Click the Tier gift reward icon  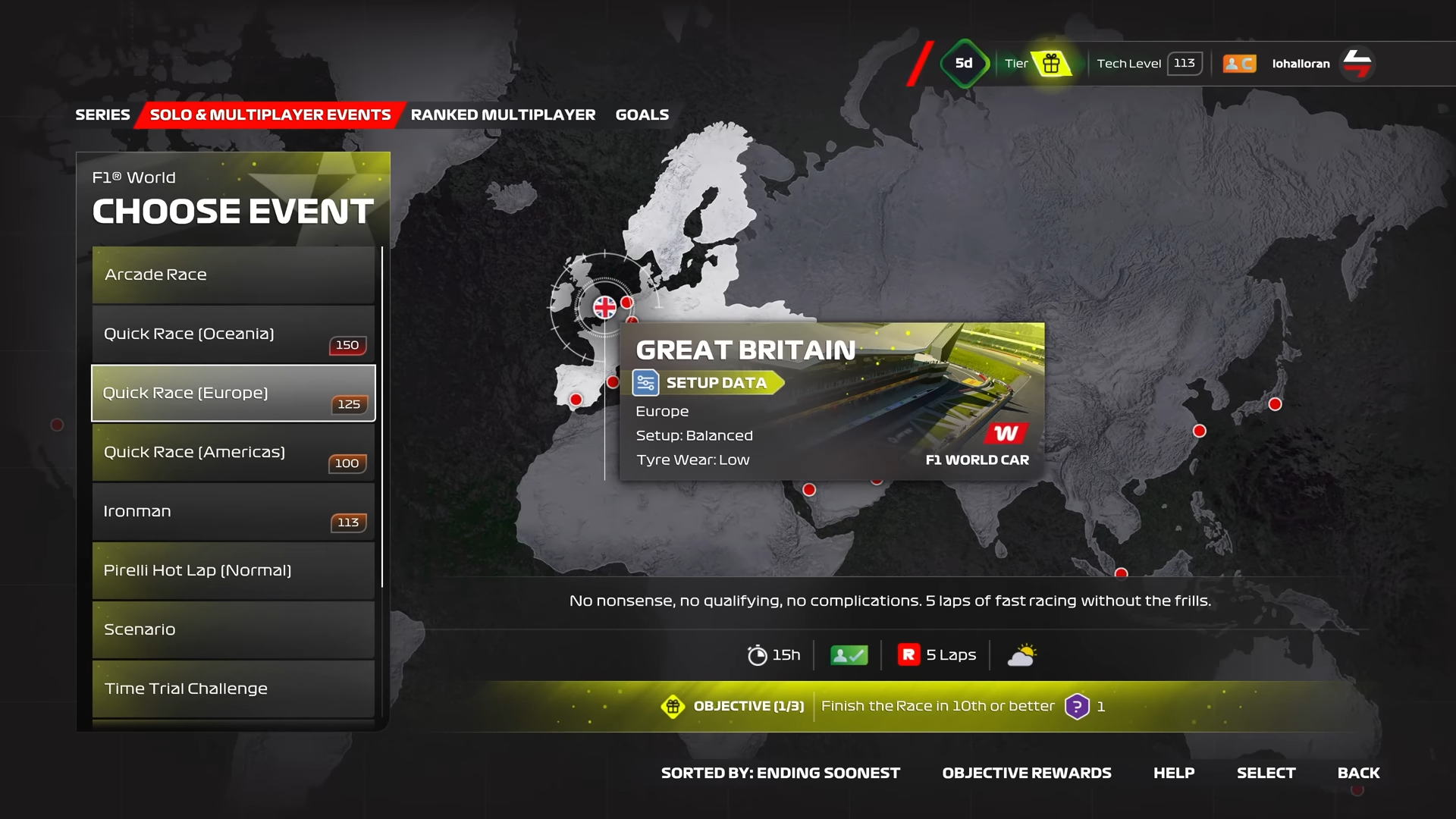coord(1051,64)
